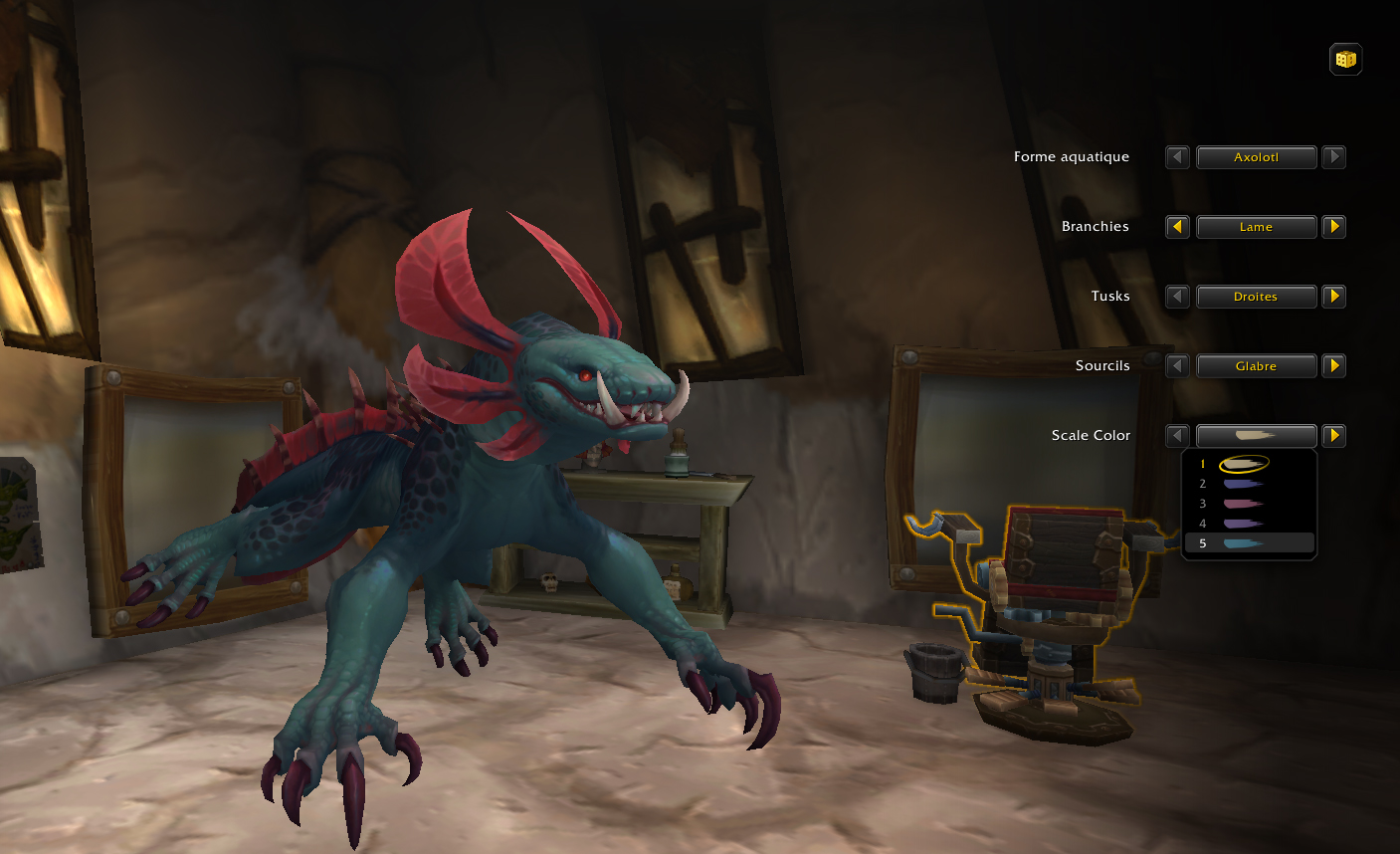Select previous Forme aquatique option
This screenshot has height=854, width=1400.
(x=1178, y=157)
